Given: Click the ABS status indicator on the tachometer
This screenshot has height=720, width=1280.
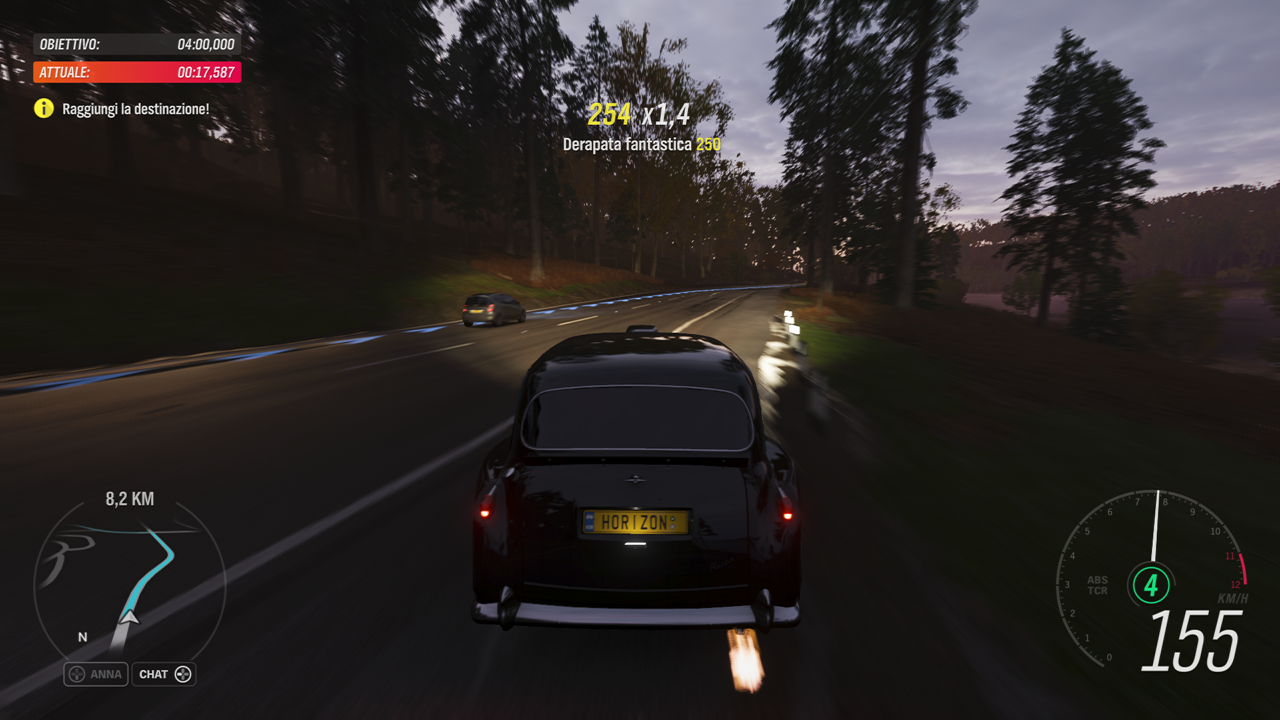Looking at the screenshot, I should click(x=1096, y=578).
